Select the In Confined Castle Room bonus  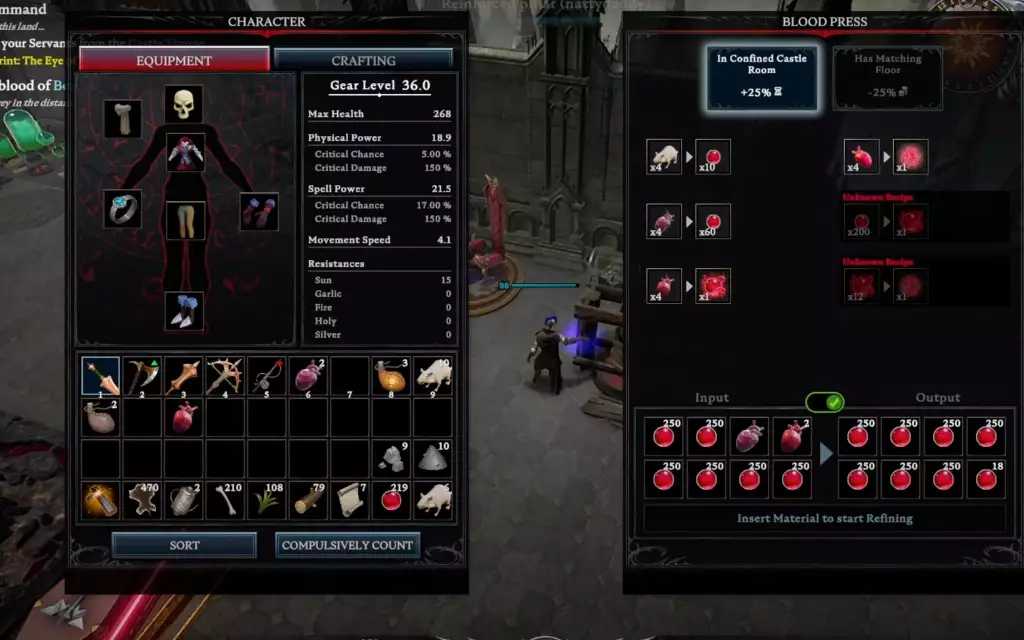coord(762,77)
